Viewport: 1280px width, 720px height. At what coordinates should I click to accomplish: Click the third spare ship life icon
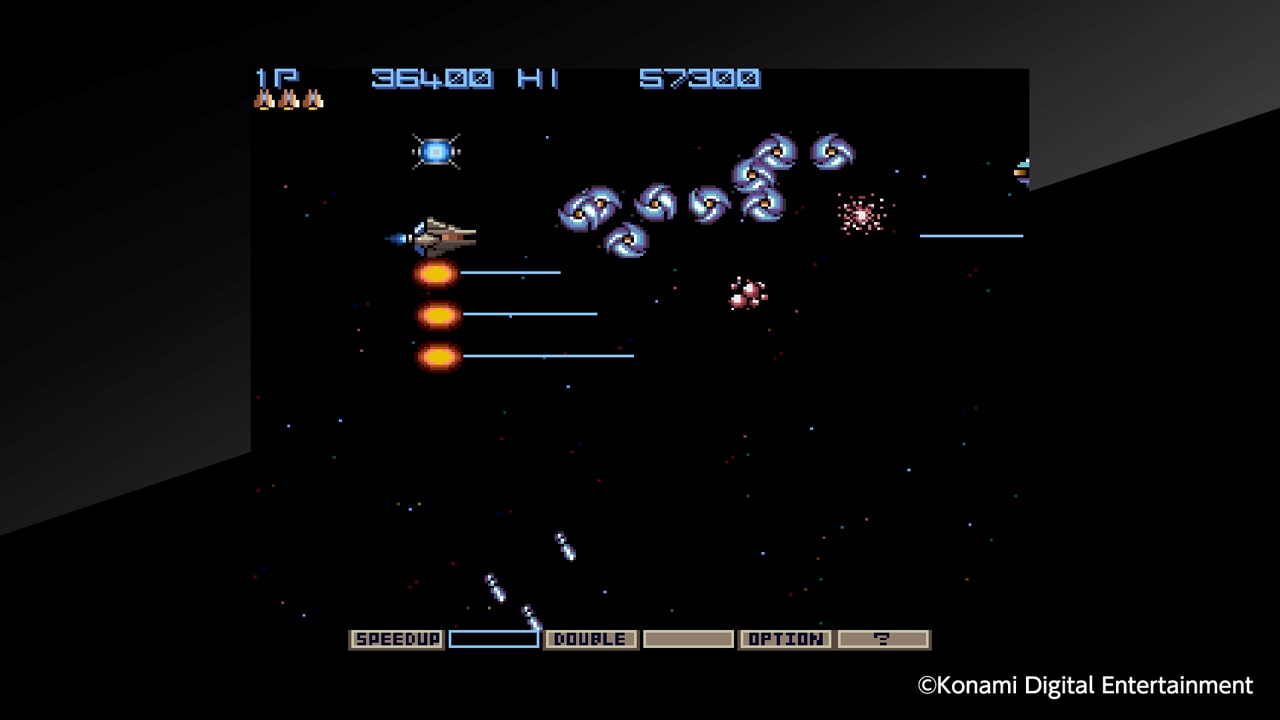tap(313, 98)
